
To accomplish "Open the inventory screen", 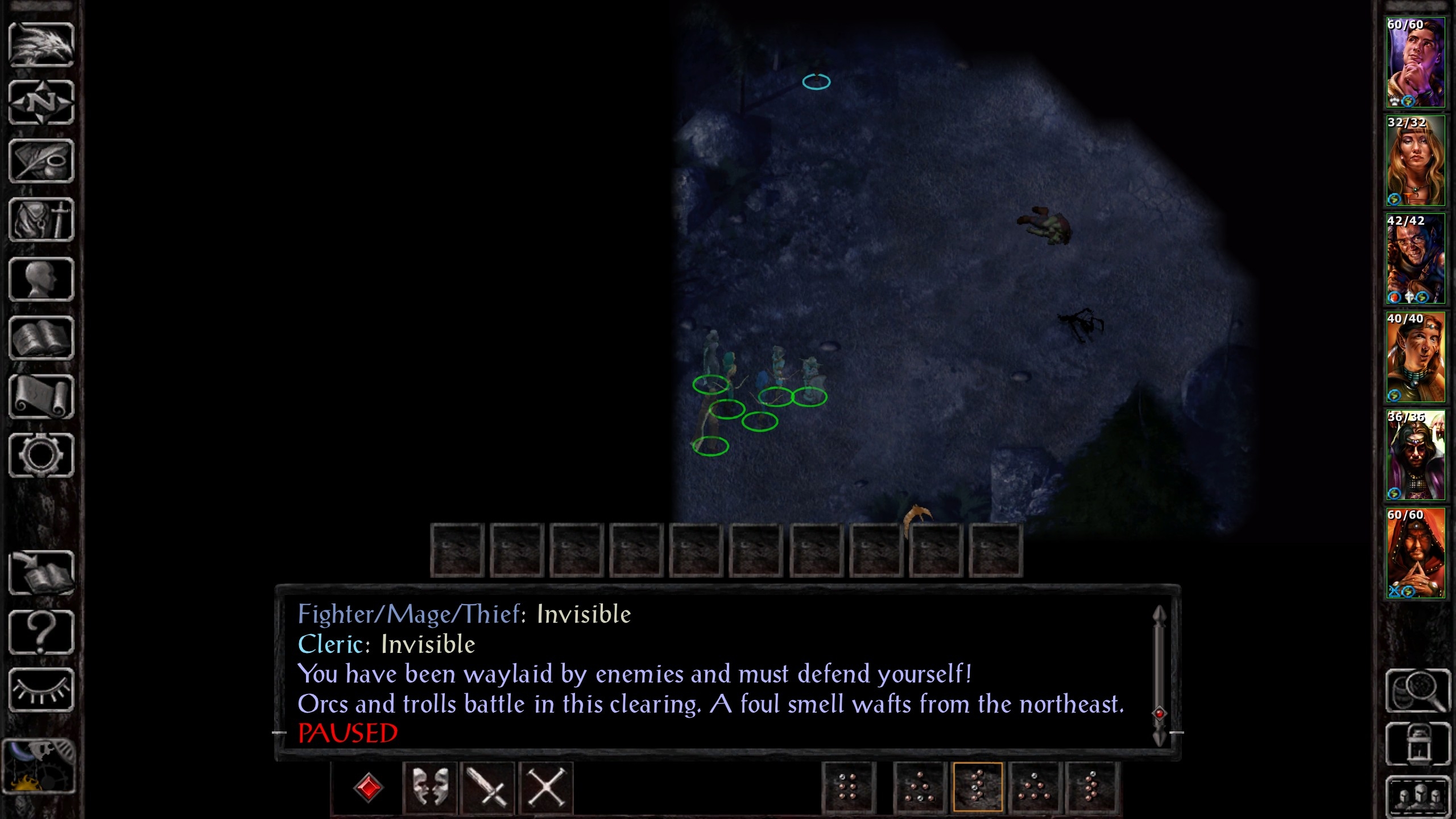I will (42, 220).
